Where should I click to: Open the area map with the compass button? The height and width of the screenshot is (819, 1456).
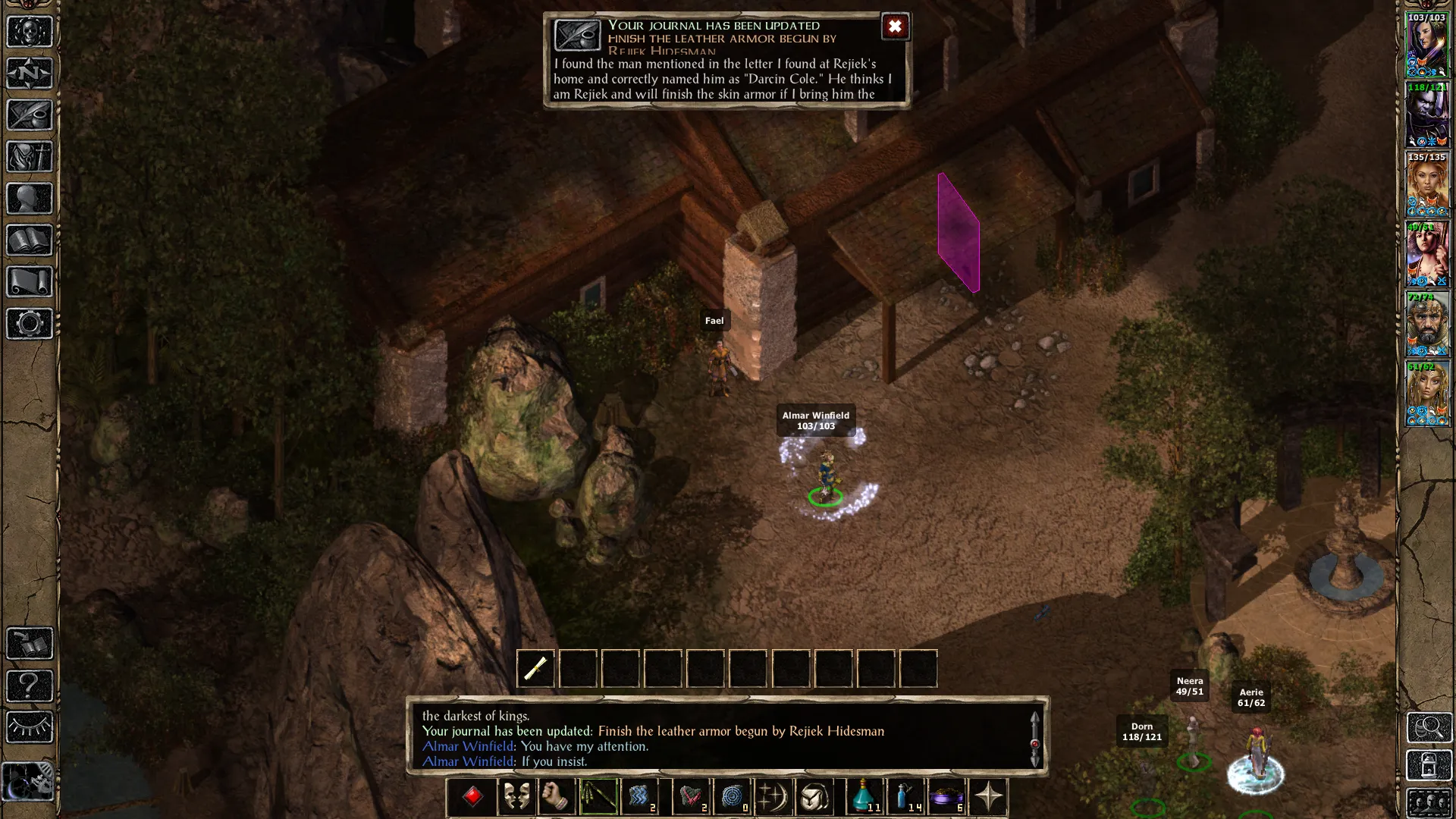[x=30, y=74]
